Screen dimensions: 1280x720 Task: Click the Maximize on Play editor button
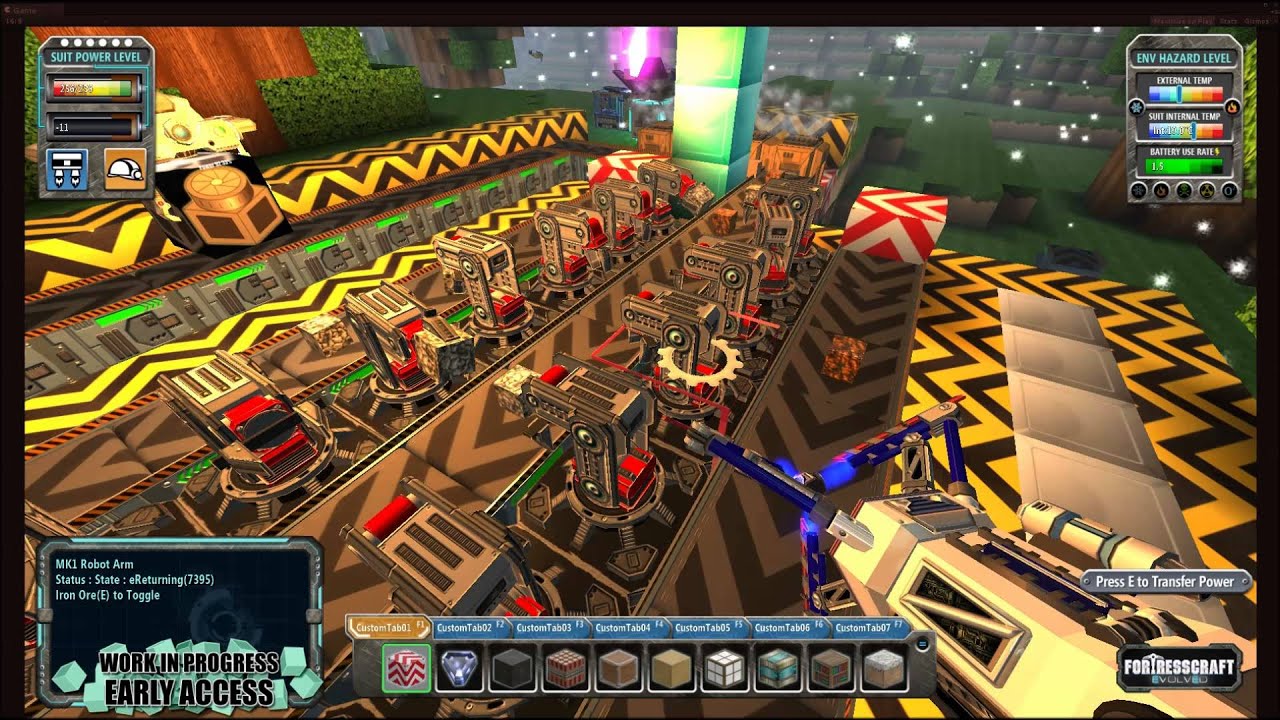click(x=1183, y=21)
